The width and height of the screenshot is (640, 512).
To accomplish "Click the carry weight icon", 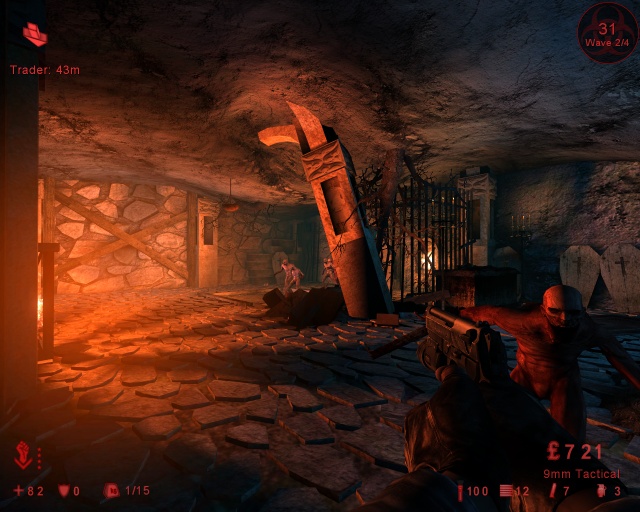I will point(111,490).
